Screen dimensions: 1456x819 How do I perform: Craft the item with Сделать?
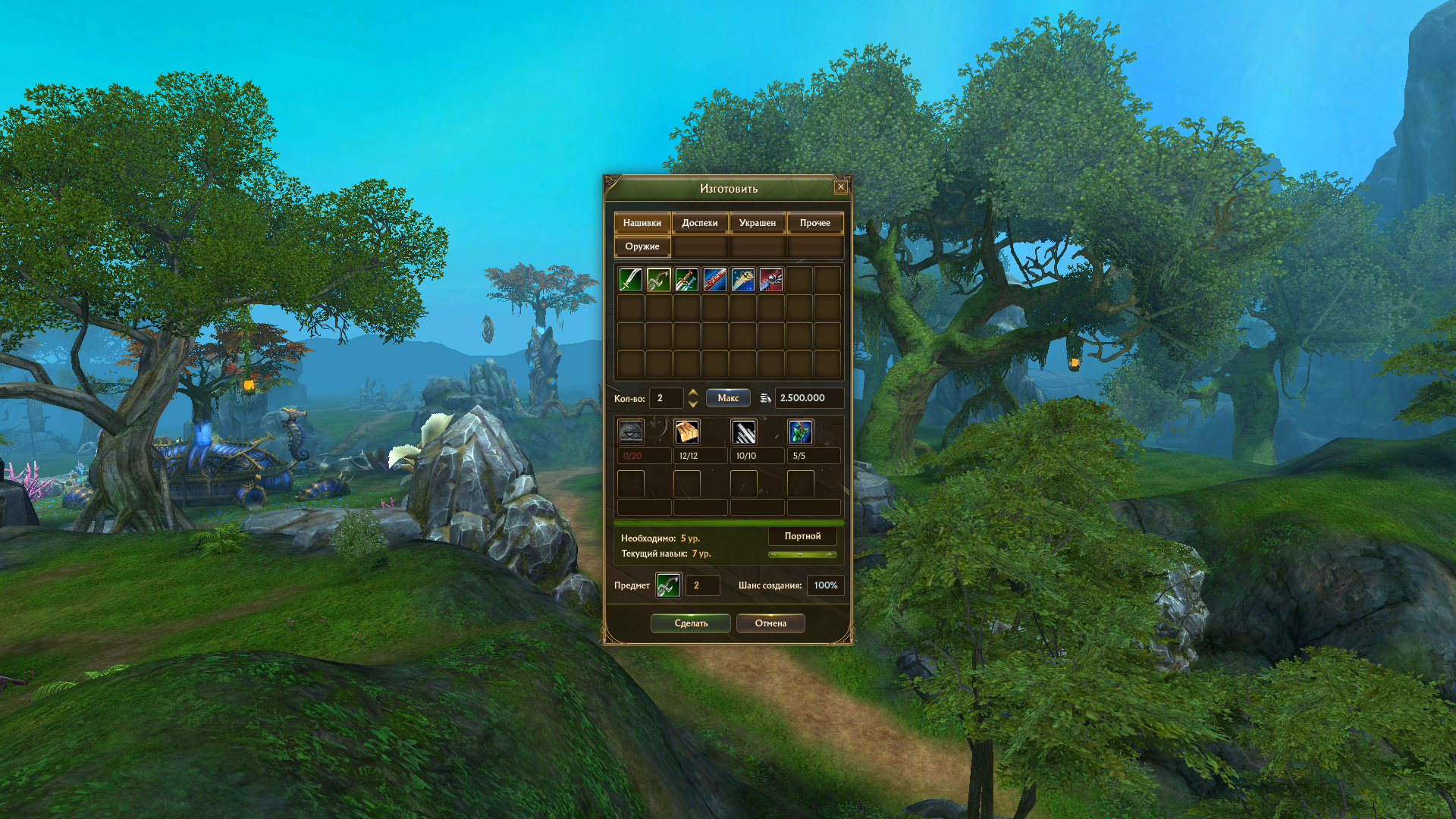click(690, 623)
